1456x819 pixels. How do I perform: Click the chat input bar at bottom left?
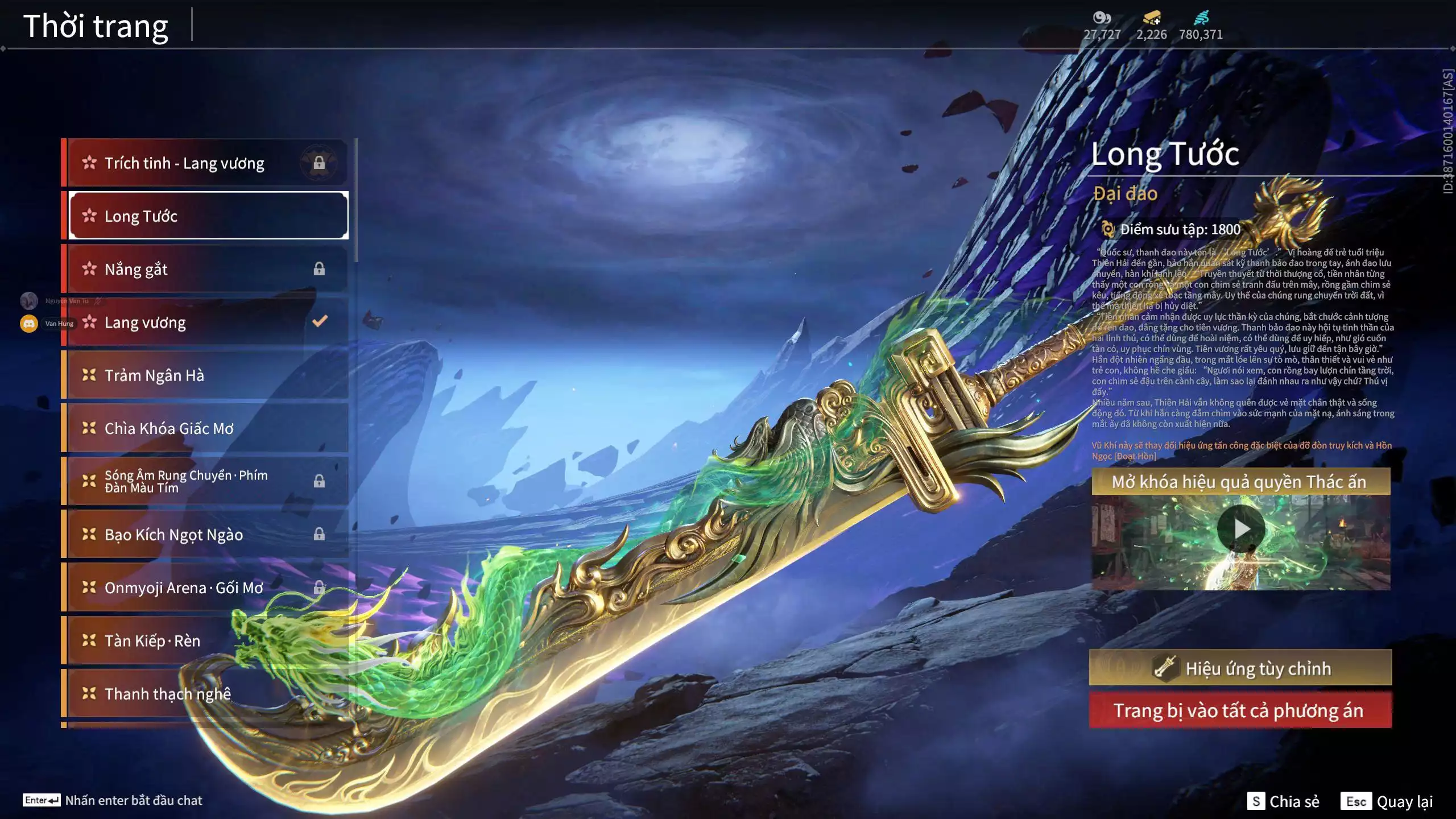[x=114, y=800]
